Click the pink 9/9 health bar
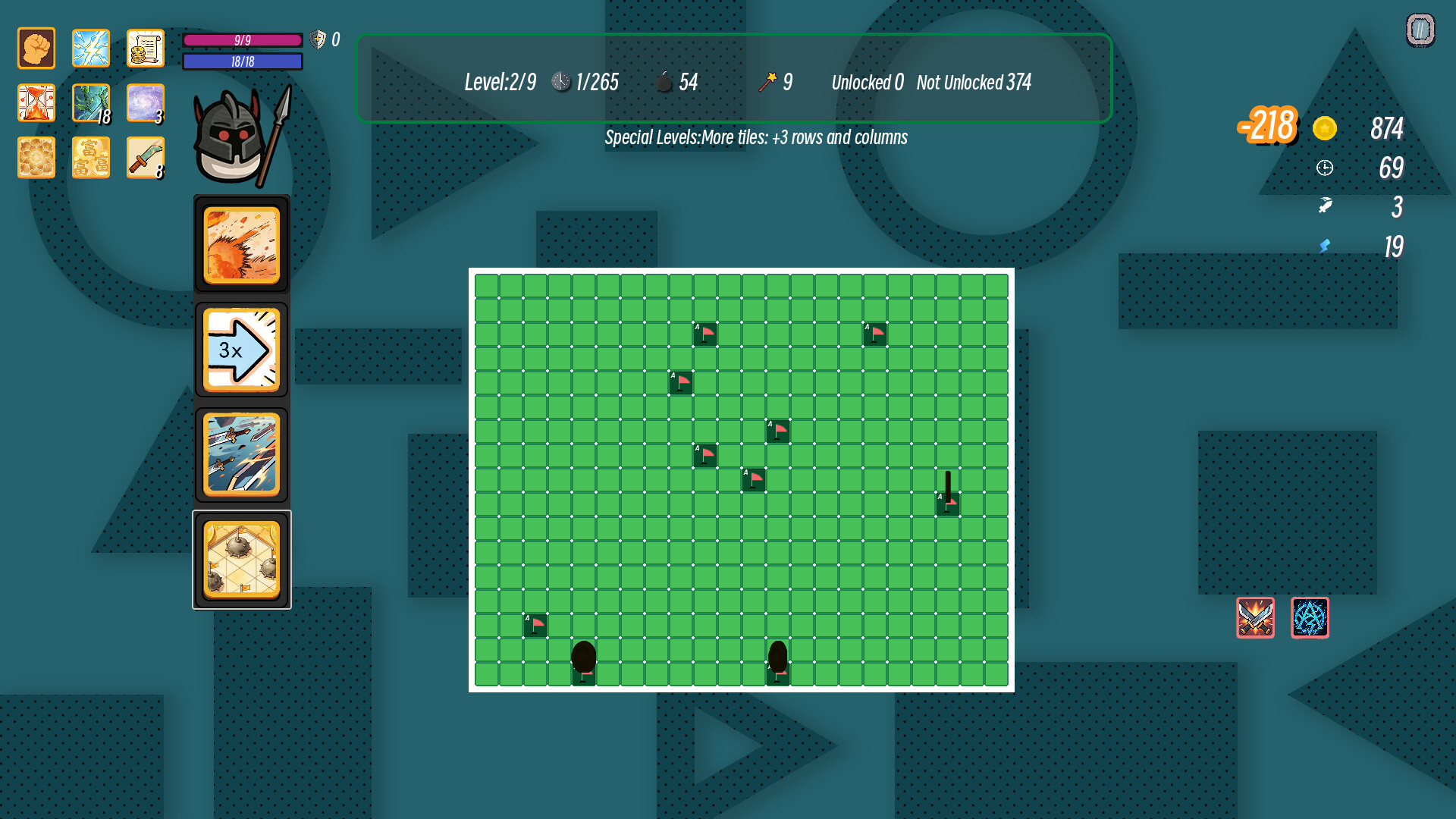Image resolution: width=1456 pixels, height=819 pixels. pyautogui.click(x=242, y=40)
